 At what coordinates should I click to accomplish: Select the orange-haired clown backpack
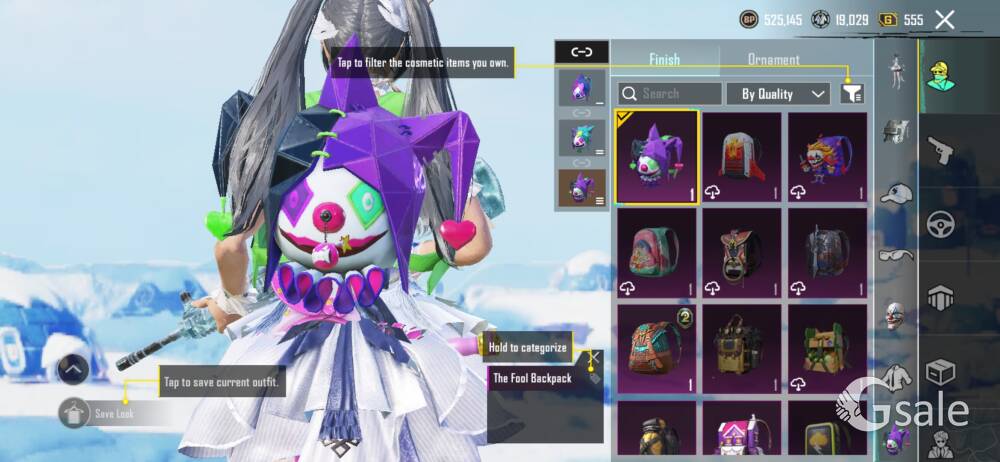coord(828,157)
